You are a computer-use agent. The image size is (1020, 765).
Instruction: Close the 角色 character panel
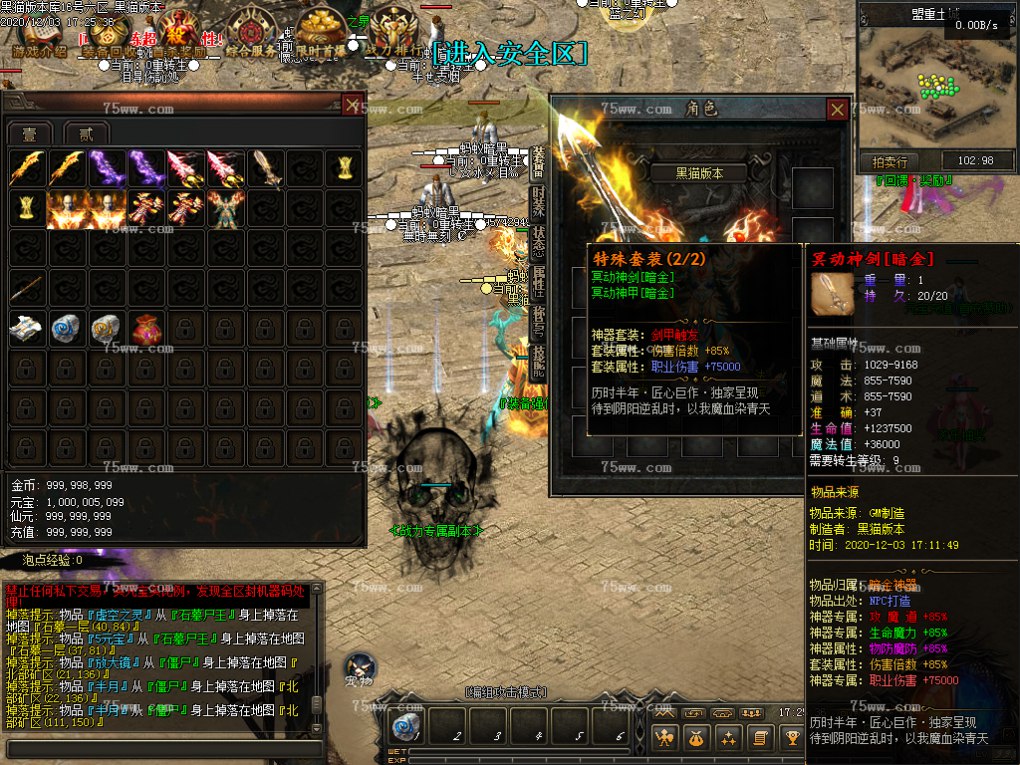click(x=838, y=110)
